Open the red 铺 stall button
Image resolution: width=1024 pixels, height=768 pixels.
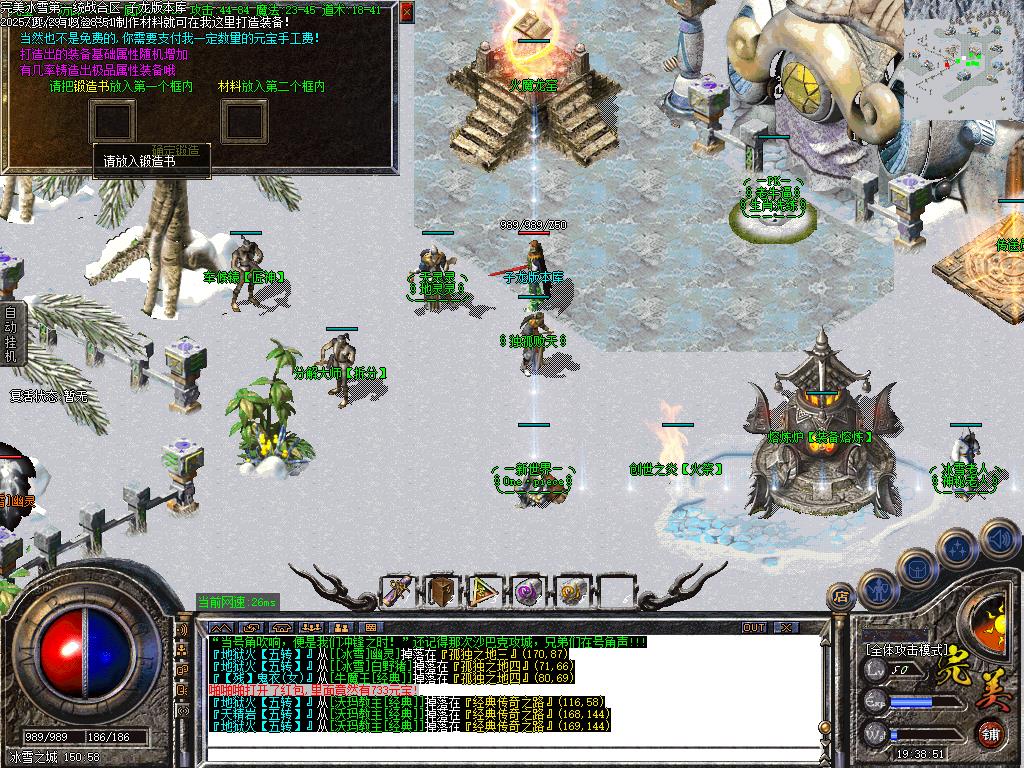[x=991, y=735]
